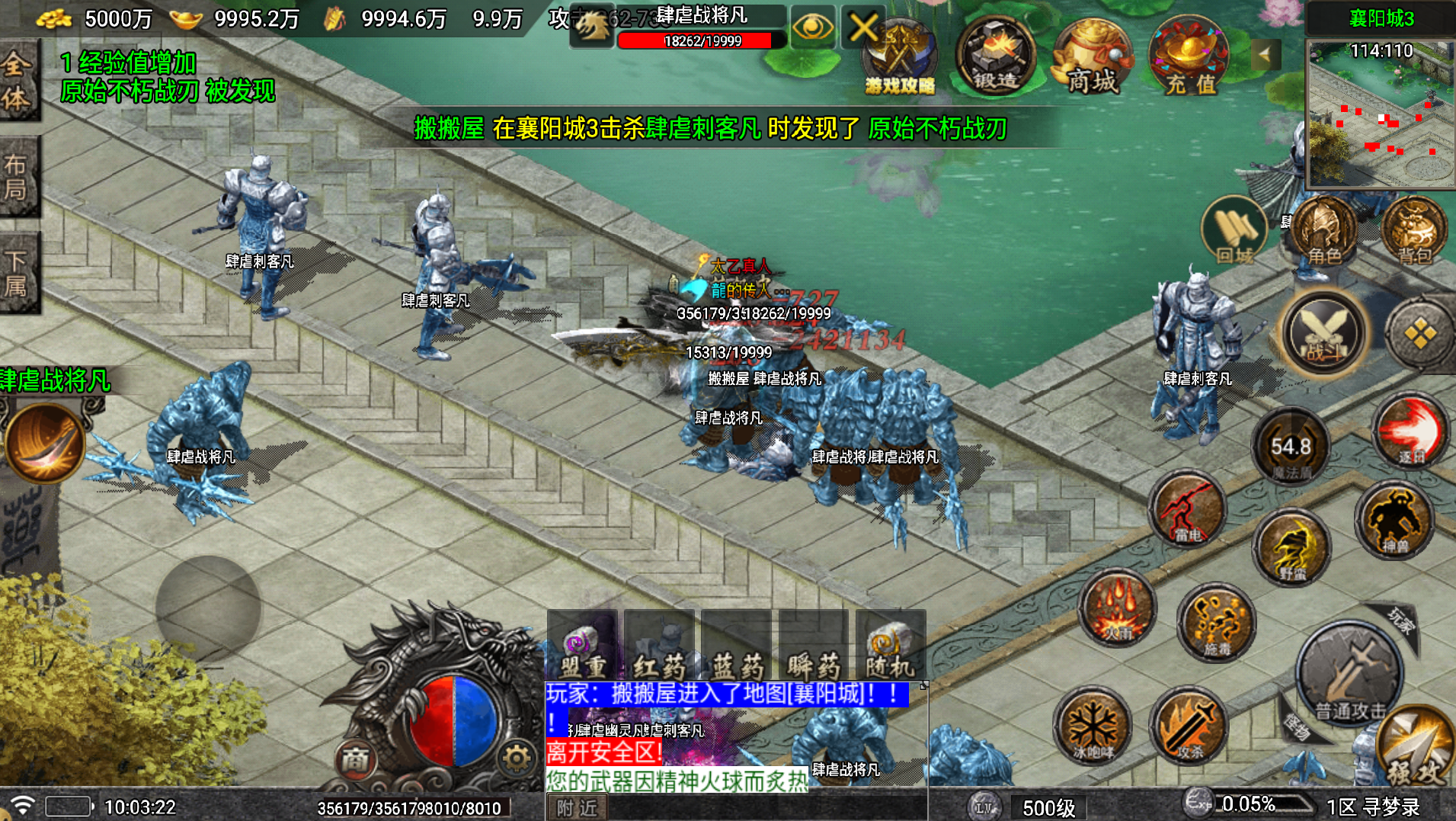The height and width of the screenshot is (821, 1456).
Task: Open the 背包 backpack
Action: (1413, 233)
